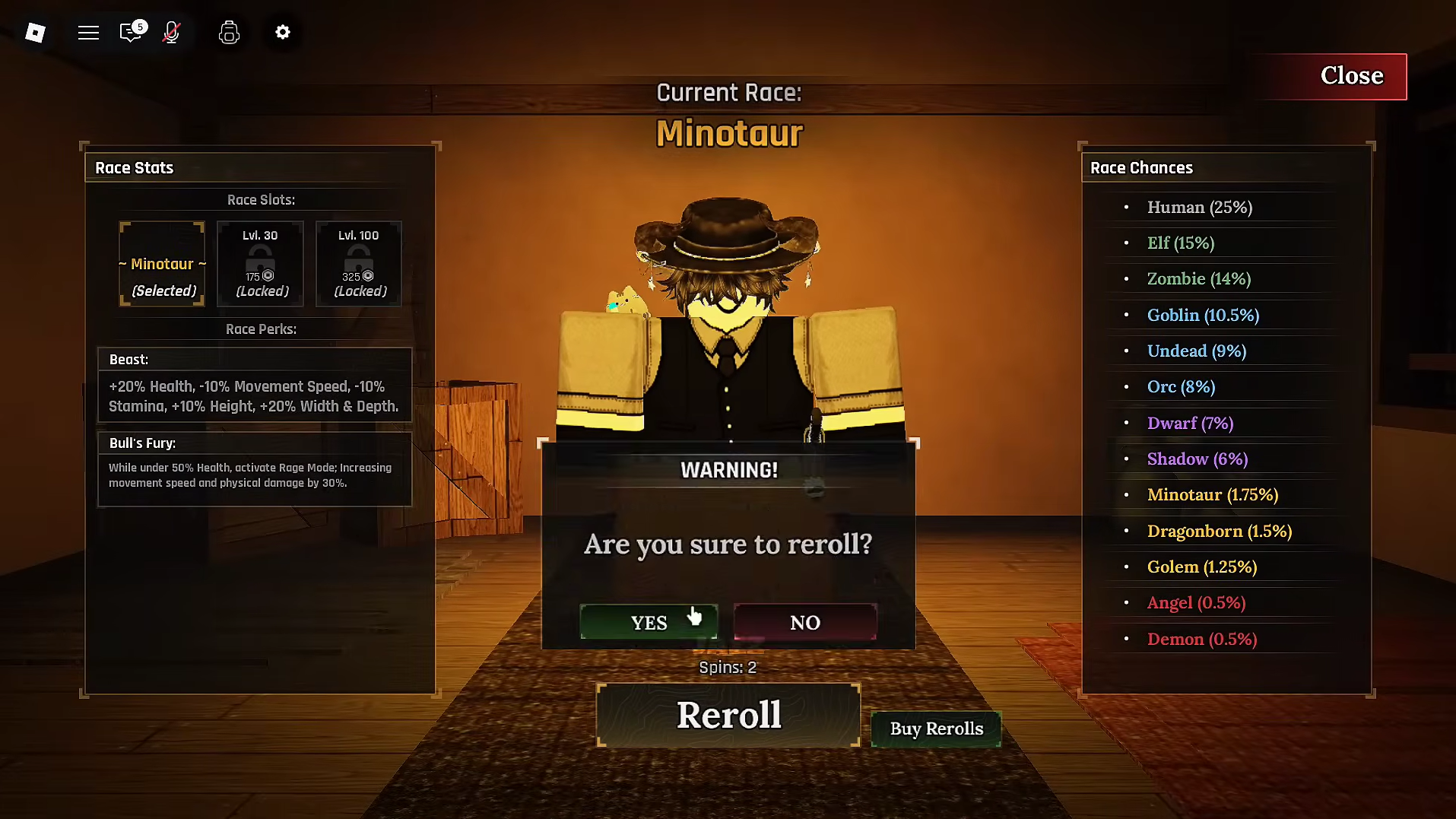Close the race menu
Screen dimensions: 1456x819
click(x=1351, y=76)
